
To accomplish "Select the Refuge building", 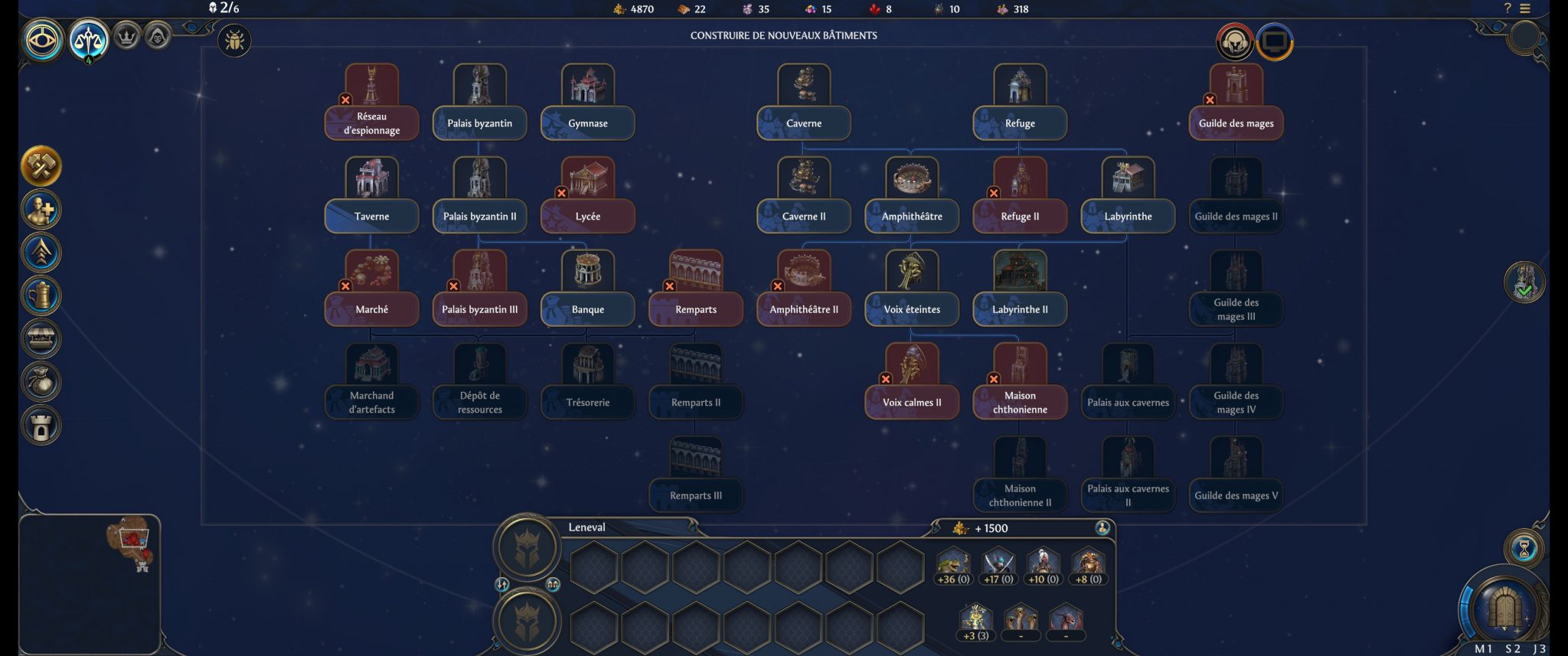I will click(1020, 122).
